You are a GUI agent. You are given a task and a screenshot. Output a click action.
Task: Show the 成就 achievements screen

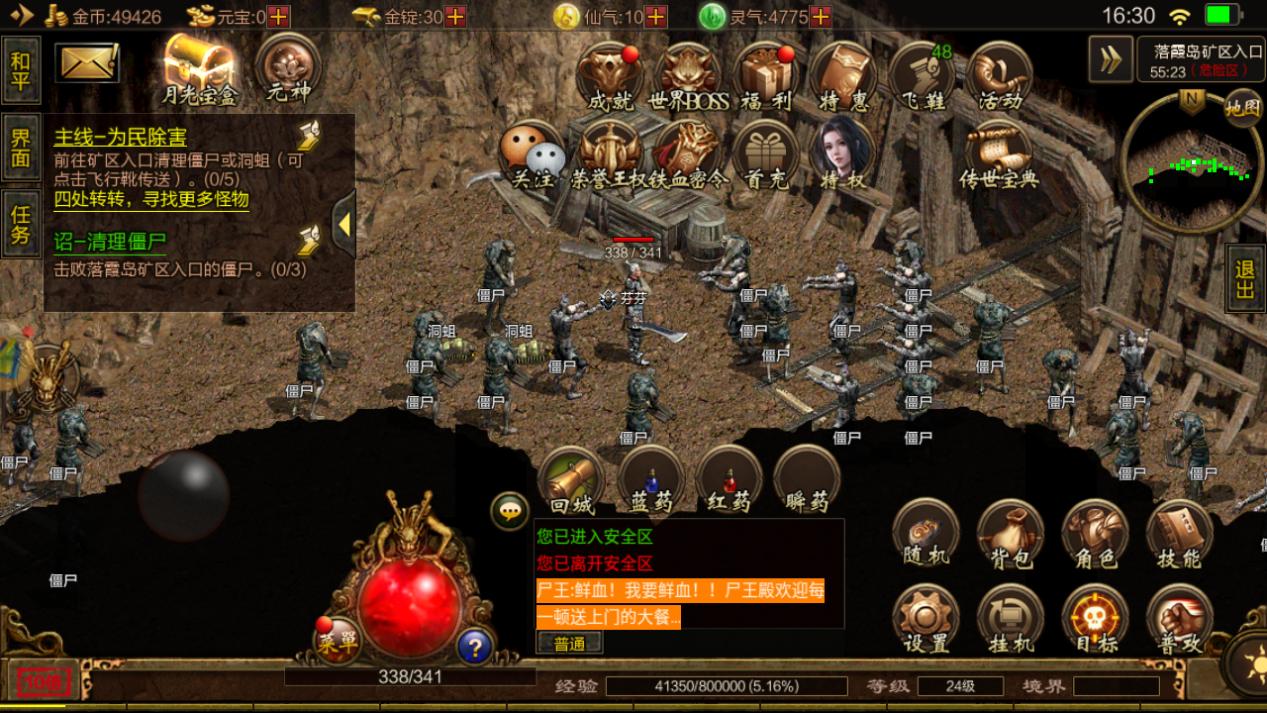[x=610, y=76]
